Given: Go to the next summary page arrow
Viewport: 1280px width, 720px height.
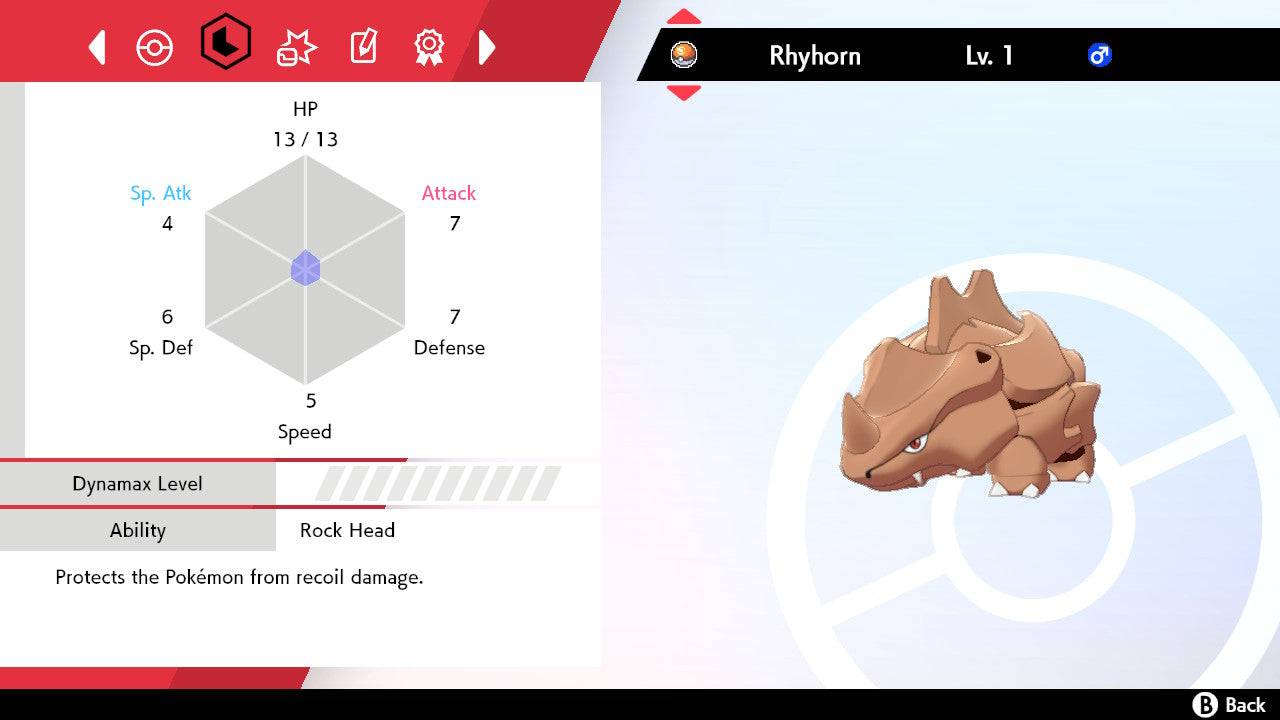Looking at the screenshot, I should [487, 47].
